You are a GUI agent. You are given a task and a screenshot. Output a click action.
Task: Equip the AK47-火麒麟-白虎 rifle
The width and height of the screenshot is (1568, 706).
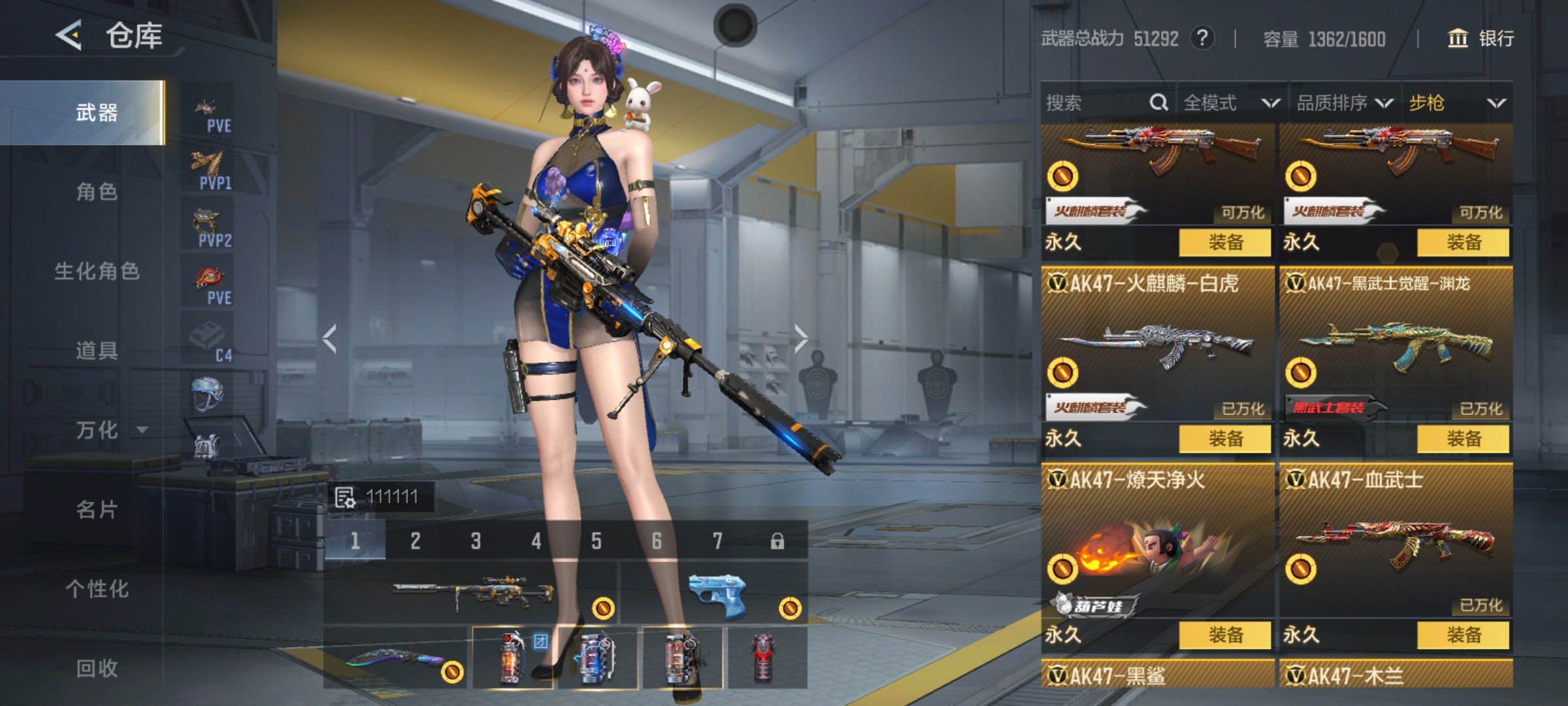click(x=1225, y=439)
